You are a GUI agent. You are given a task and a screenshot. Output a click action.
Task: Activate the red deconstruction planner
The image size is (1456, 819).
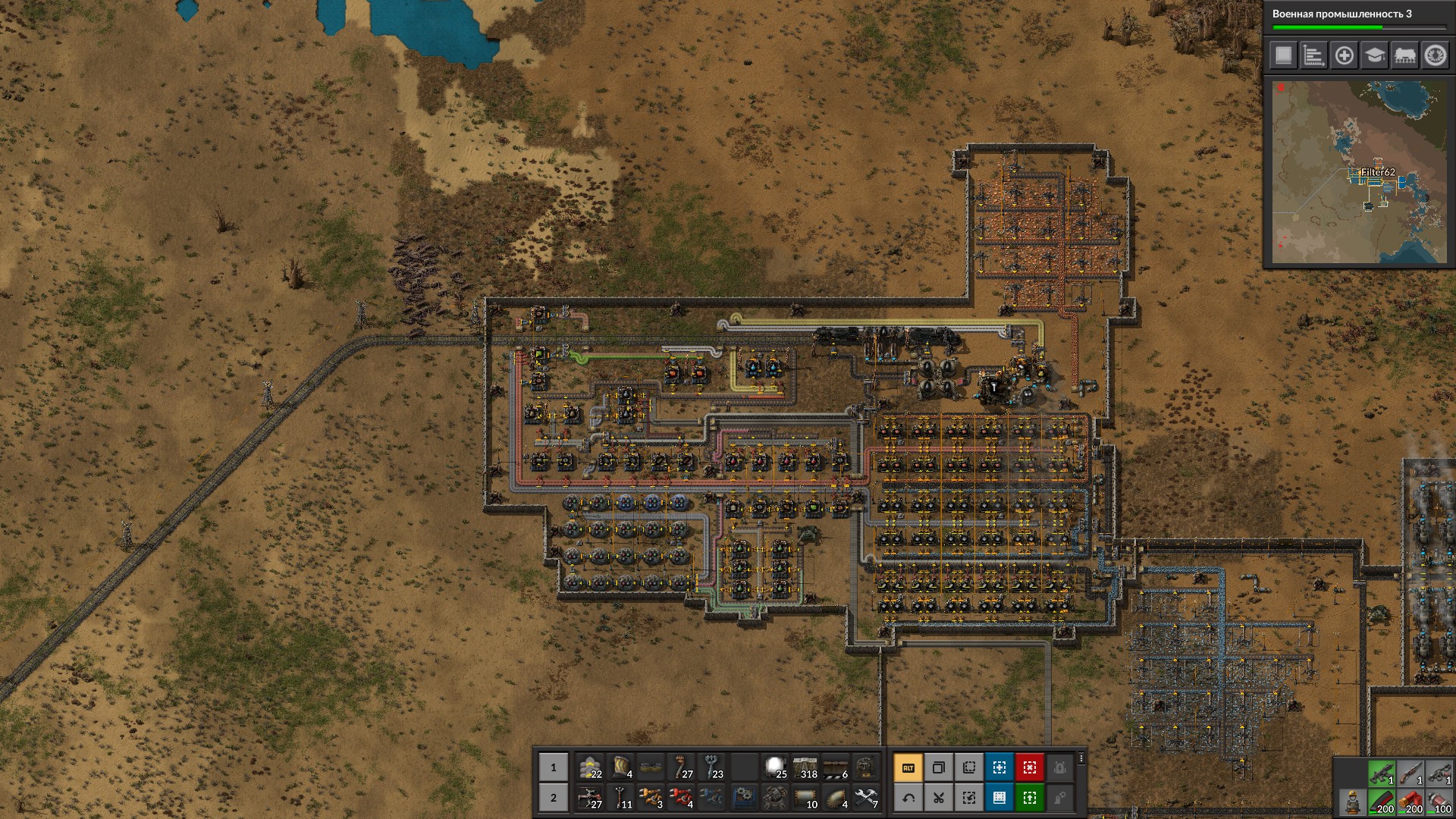point(1029,767)
